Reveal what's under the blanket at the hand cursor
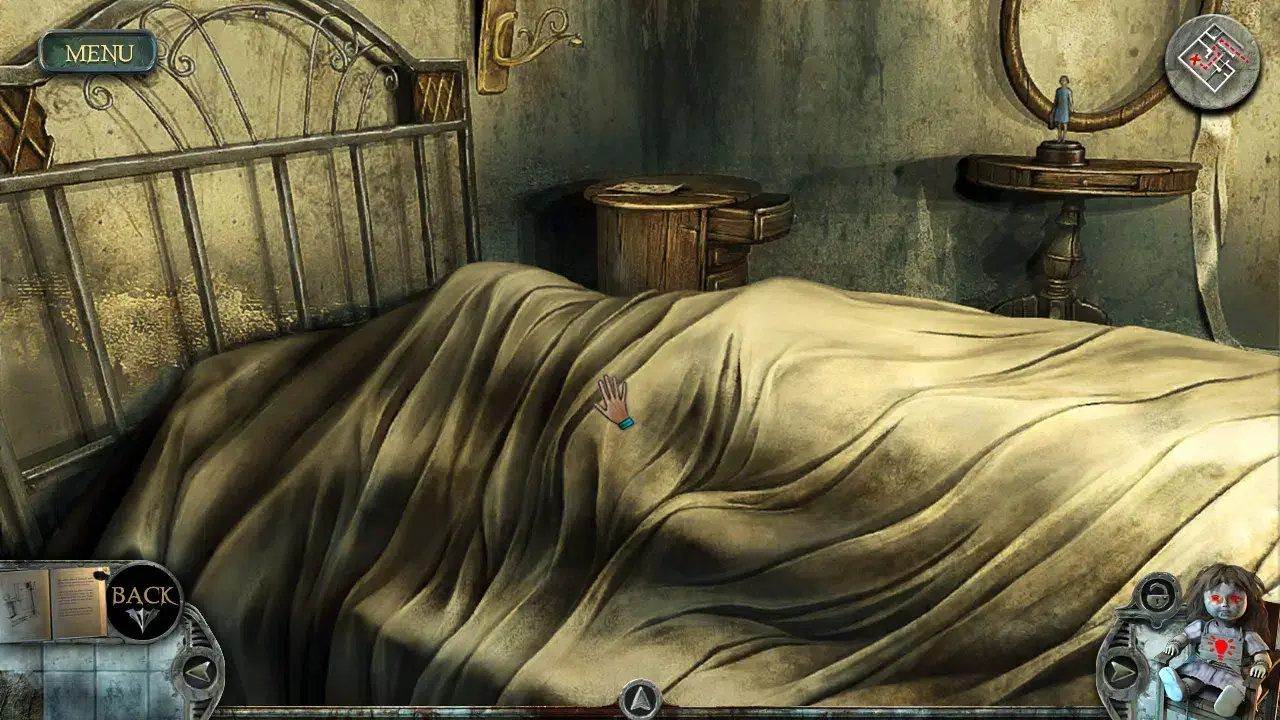Viewport: 1280px width, 720px height. pyautogui.click(x=610, y=400)
